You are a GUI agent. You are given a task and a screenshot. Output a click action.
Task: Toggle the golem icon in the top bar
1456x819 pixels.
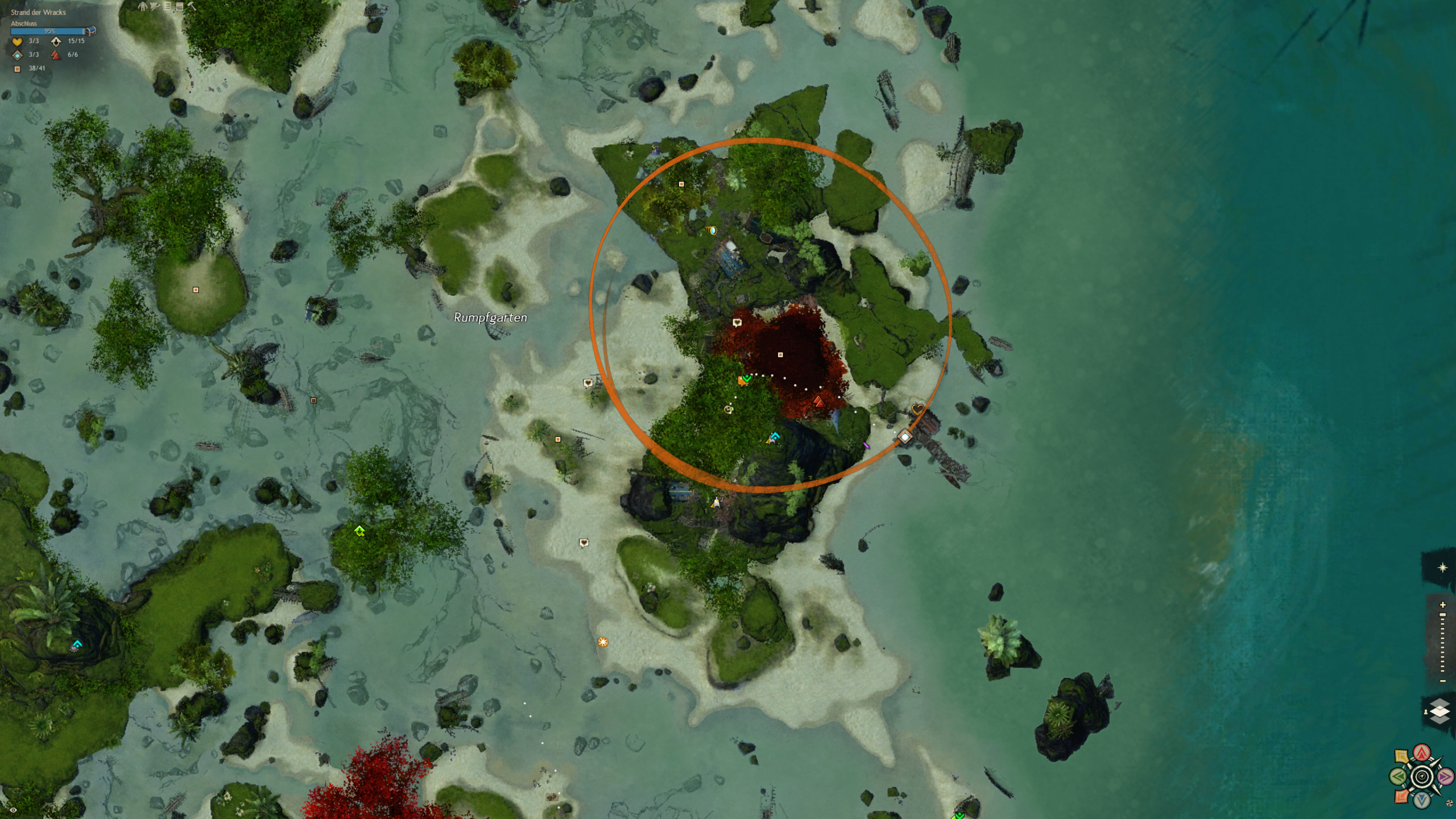tap(143, 7)
